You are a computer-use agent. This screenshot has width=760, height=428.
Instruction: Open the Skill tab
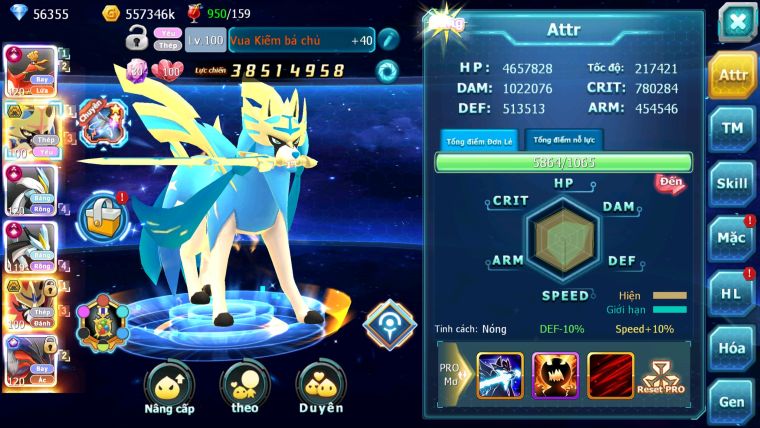[x=732, y=183]
